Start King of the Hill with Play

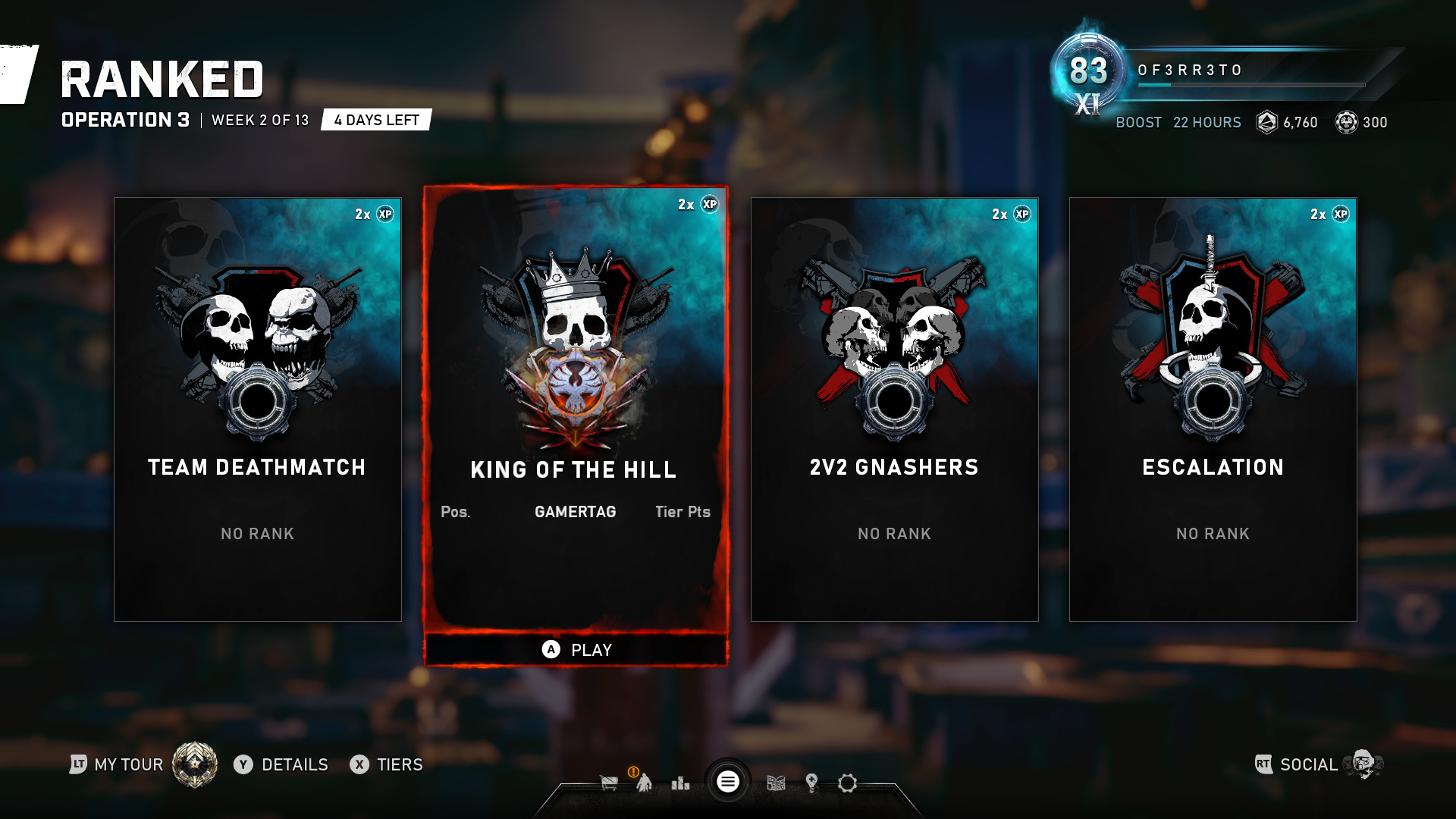point(576,650)
